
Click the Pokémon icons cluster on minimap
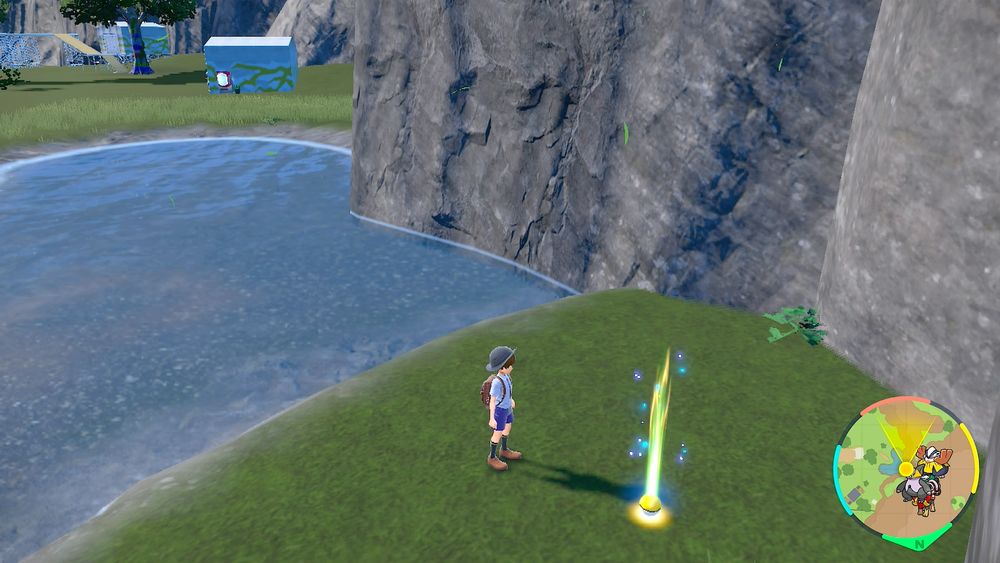point(926,481)
